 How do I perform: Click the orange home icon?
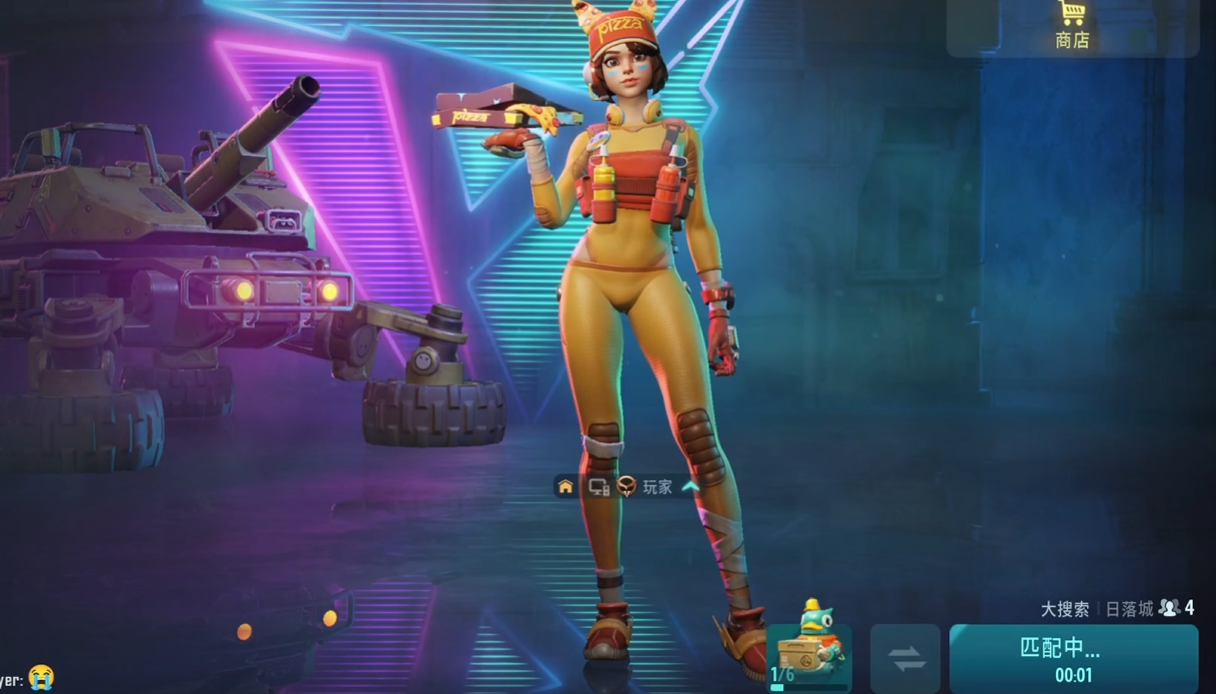pyautogui.click(x=566, y=487)
